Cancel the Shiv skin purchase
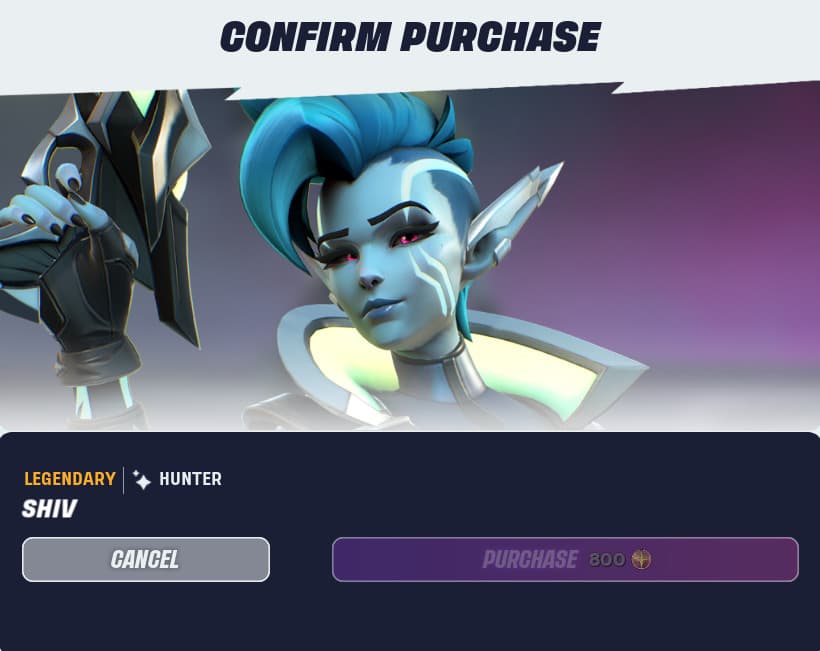820x651 pixels. point(146,559)
